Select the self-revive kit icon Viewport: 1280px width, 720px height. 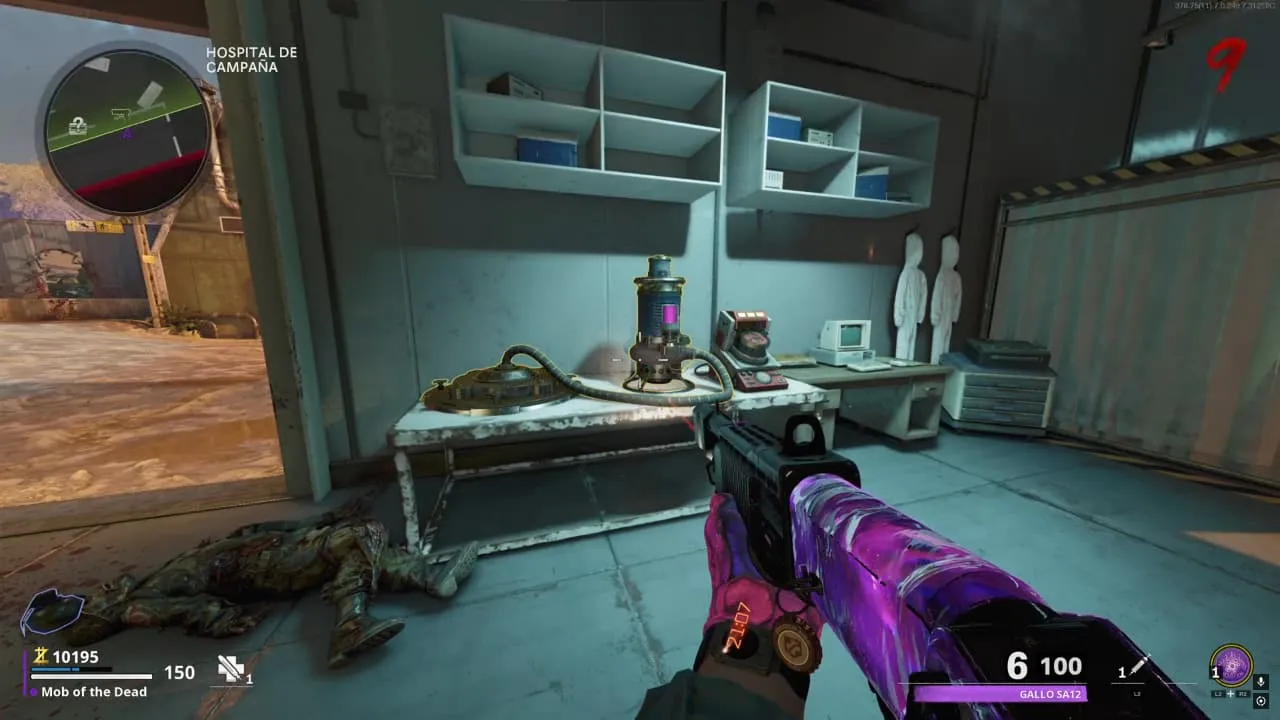[232, 668]
